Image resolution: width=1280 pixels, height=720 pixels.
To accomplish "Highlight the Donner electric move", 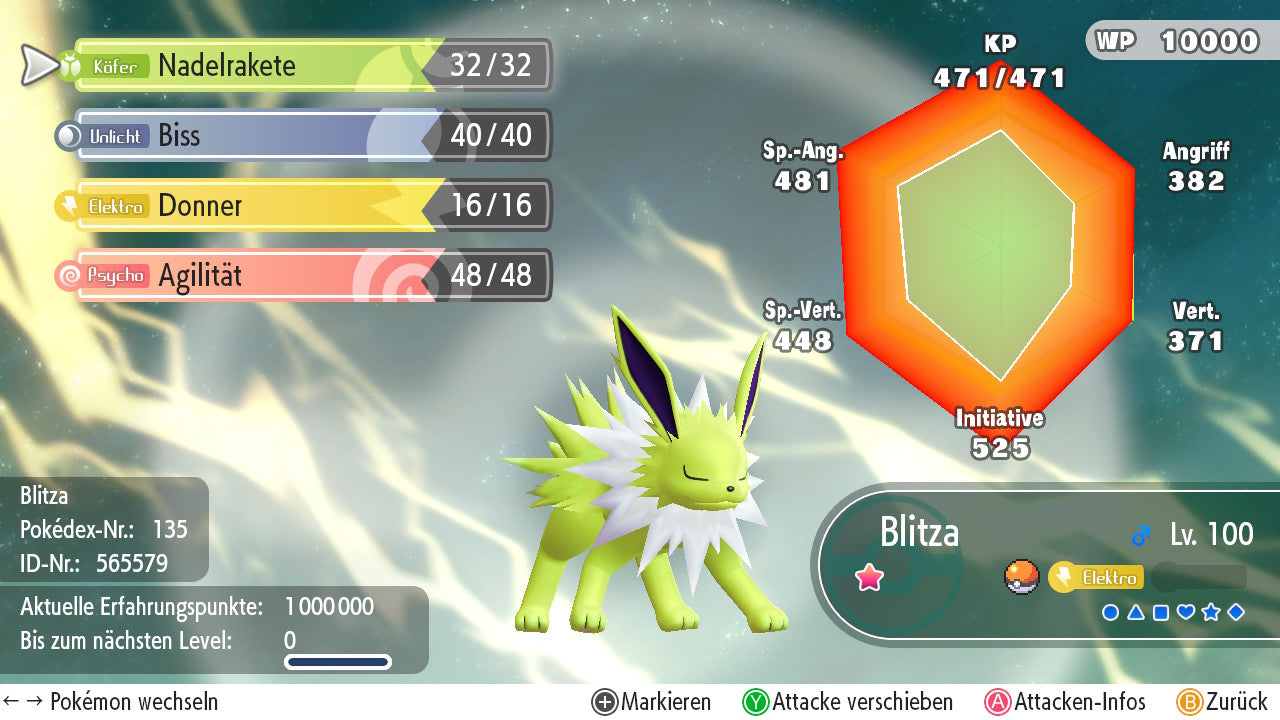I will click(300, 206).
